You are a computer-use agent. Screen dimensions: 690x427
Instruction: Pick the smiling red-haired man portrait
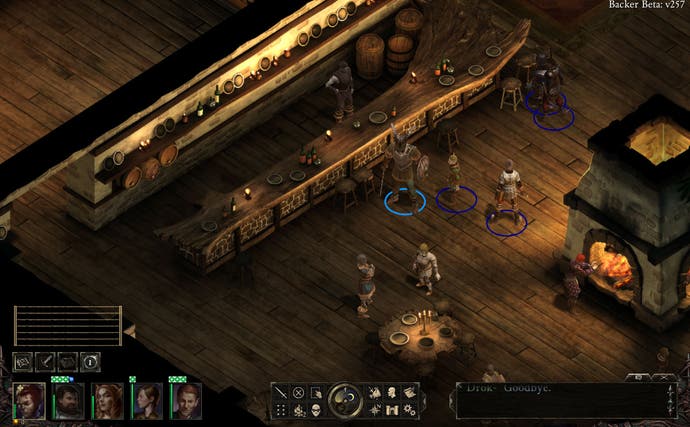pos(185,400)
